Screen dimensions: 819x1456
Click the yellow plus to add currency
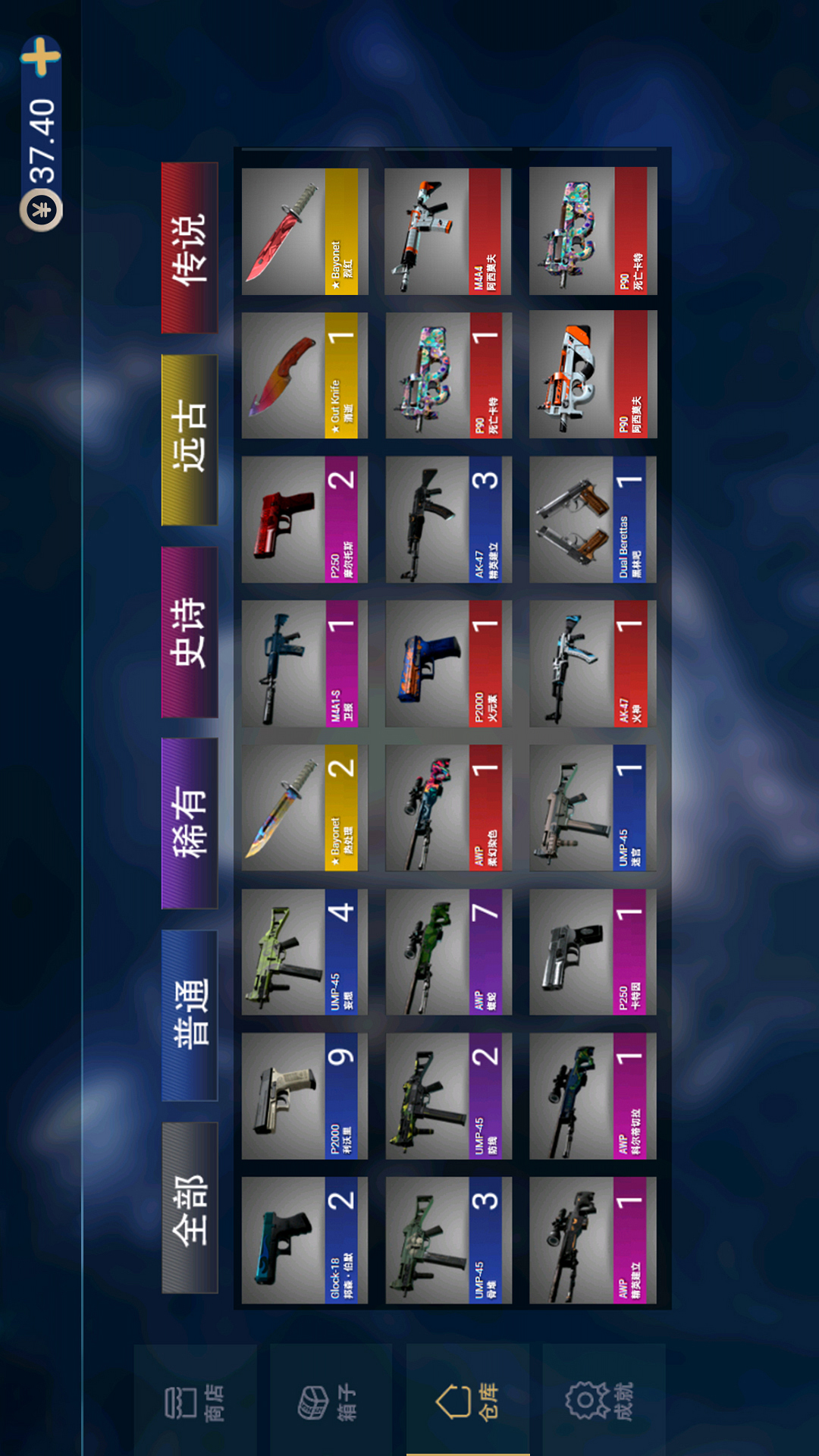point(41,58)
